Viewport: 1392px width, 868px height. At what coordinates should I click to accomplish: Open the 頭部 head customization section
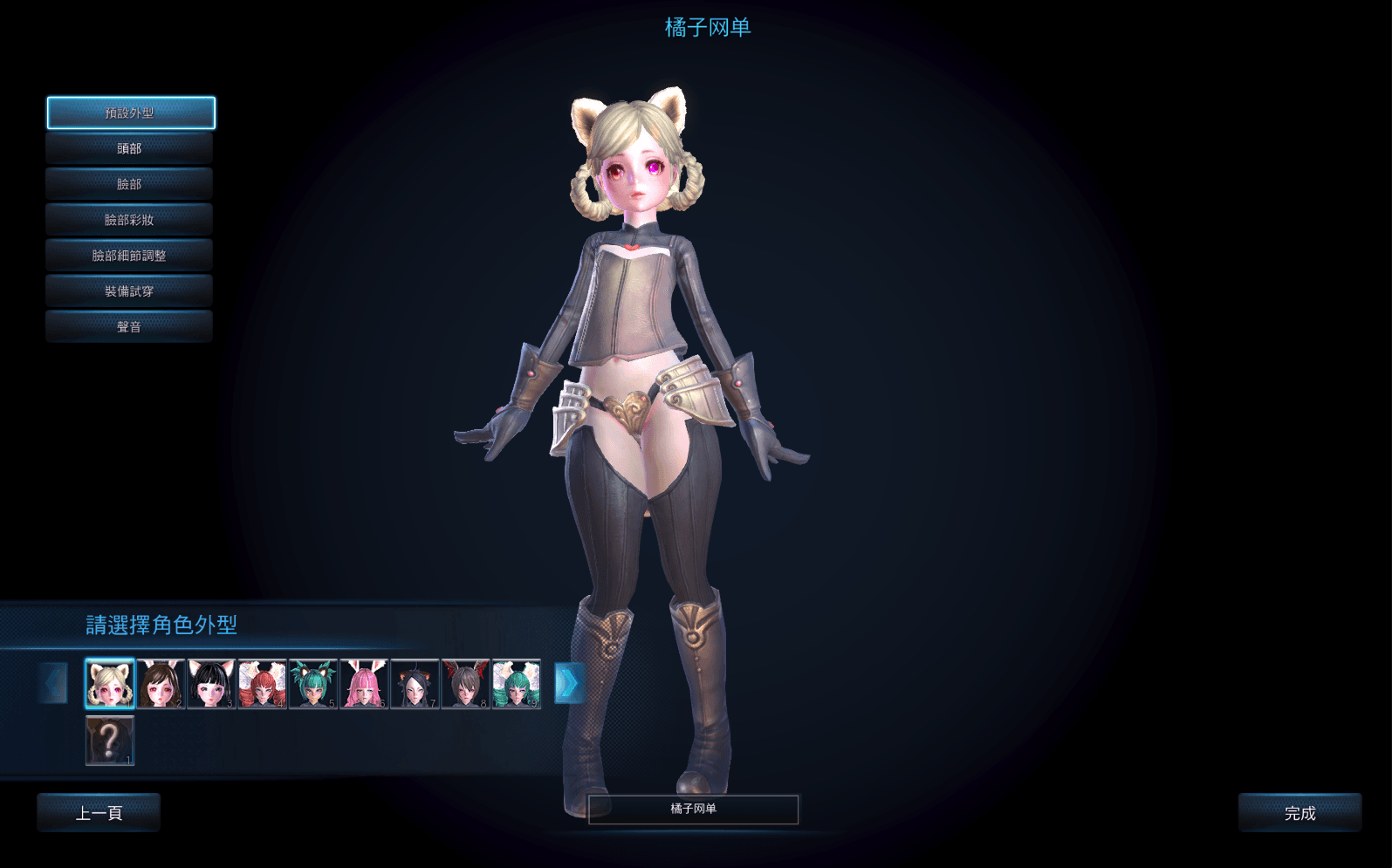coord(129,148)
